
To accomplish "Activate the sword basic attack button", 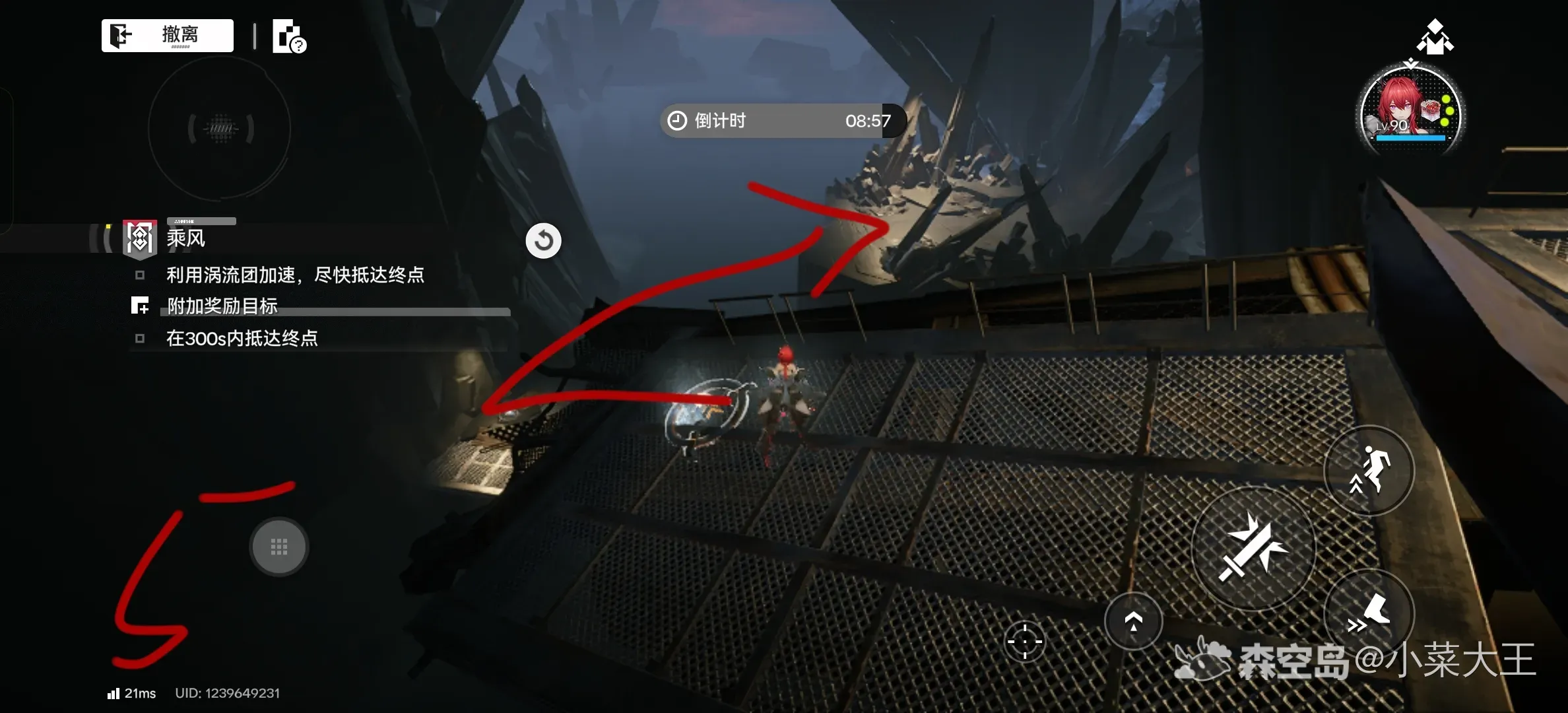I will point(1253,548).
